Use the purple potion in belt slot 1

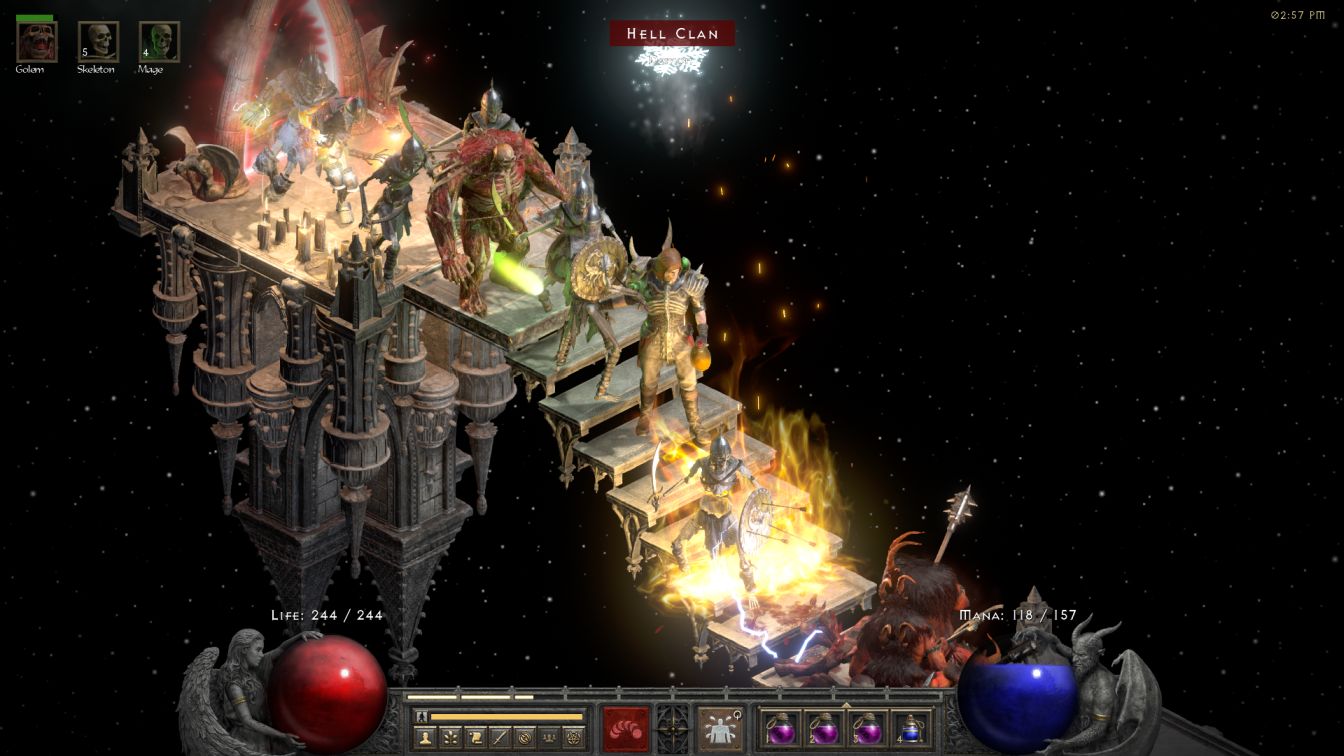tap(782, 728)
